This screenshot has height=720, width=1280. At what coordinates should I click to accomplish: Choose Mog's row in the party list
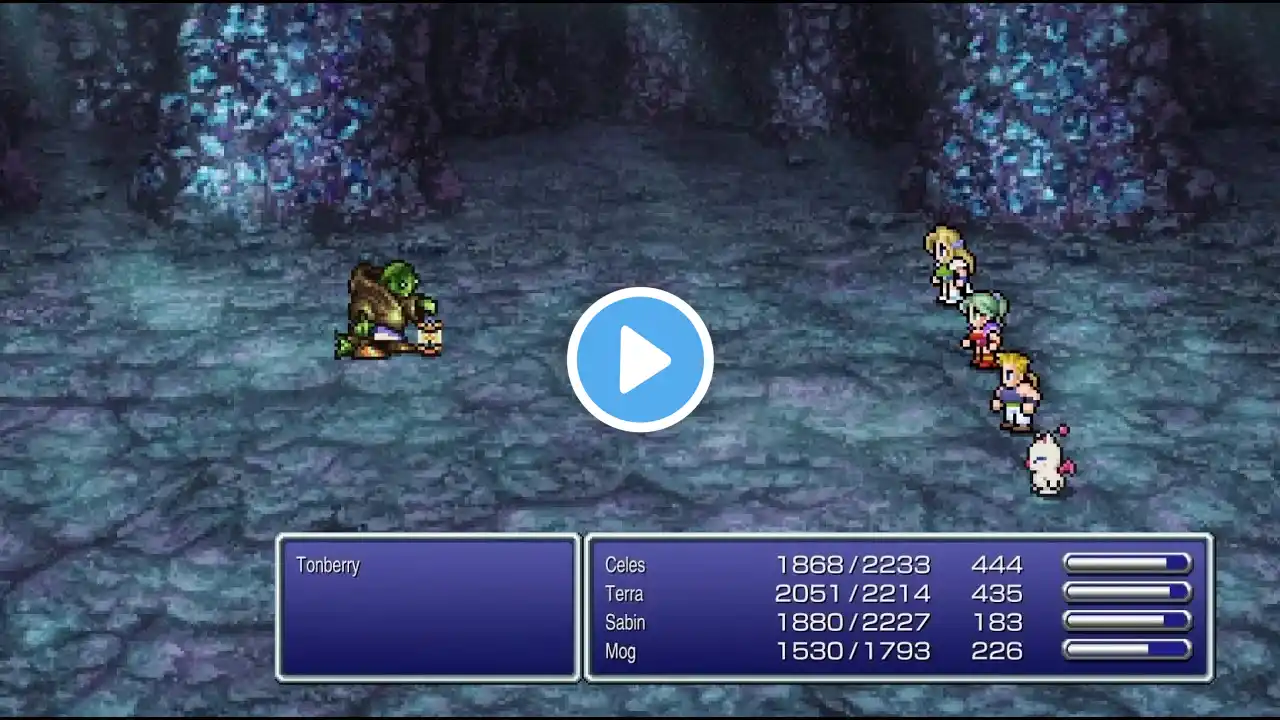(x=620, y=652)
